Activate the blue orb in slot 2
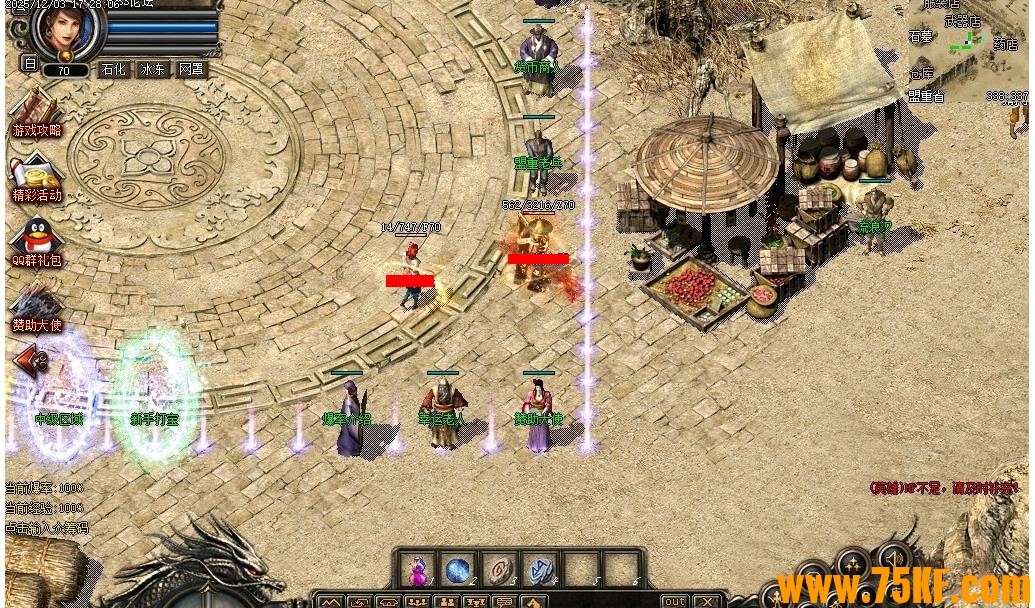Screen dimensions: 1035x608 (x=458, y=570)
